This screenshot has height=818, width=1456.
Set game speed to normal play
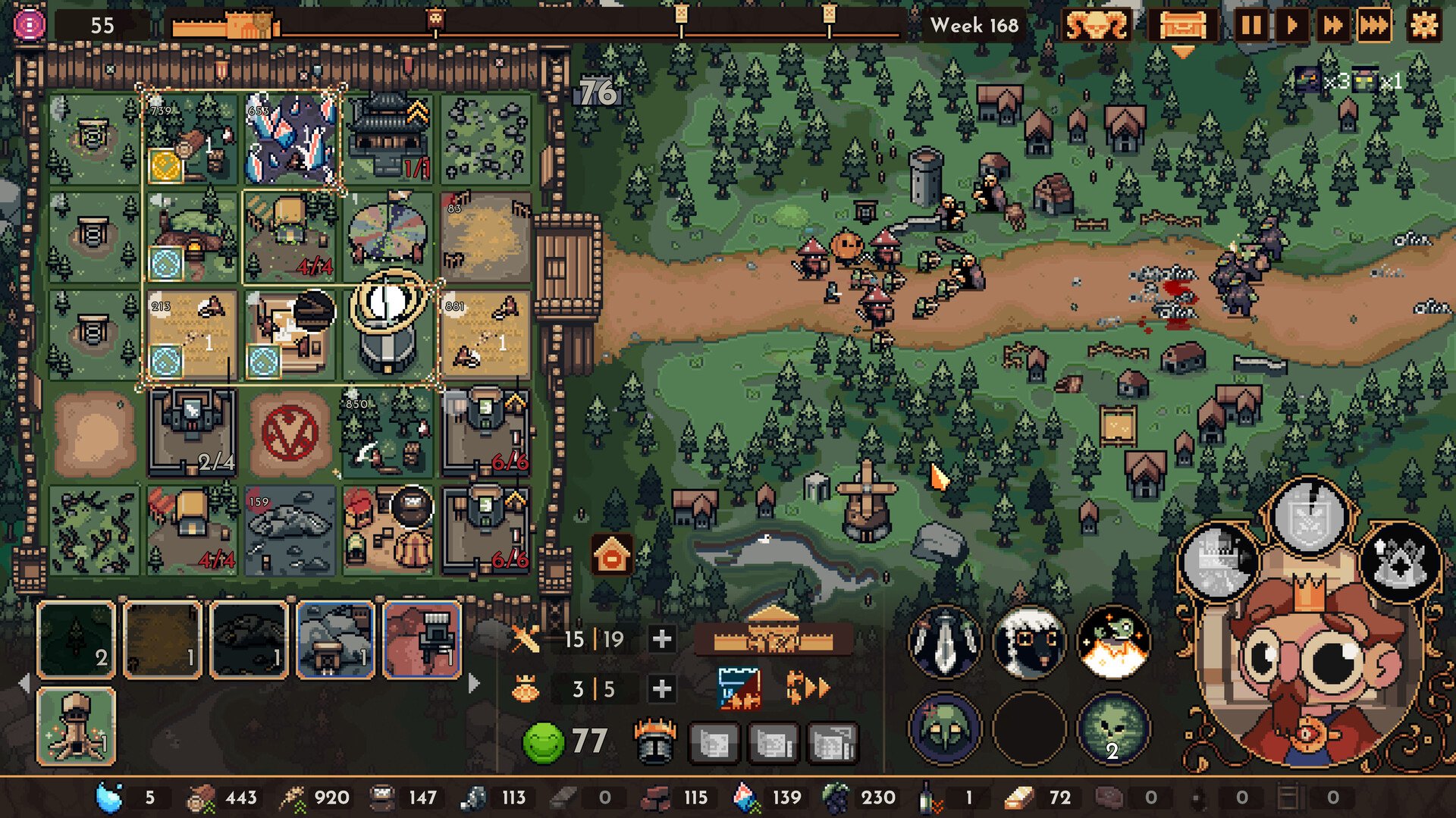point(1291,26)
